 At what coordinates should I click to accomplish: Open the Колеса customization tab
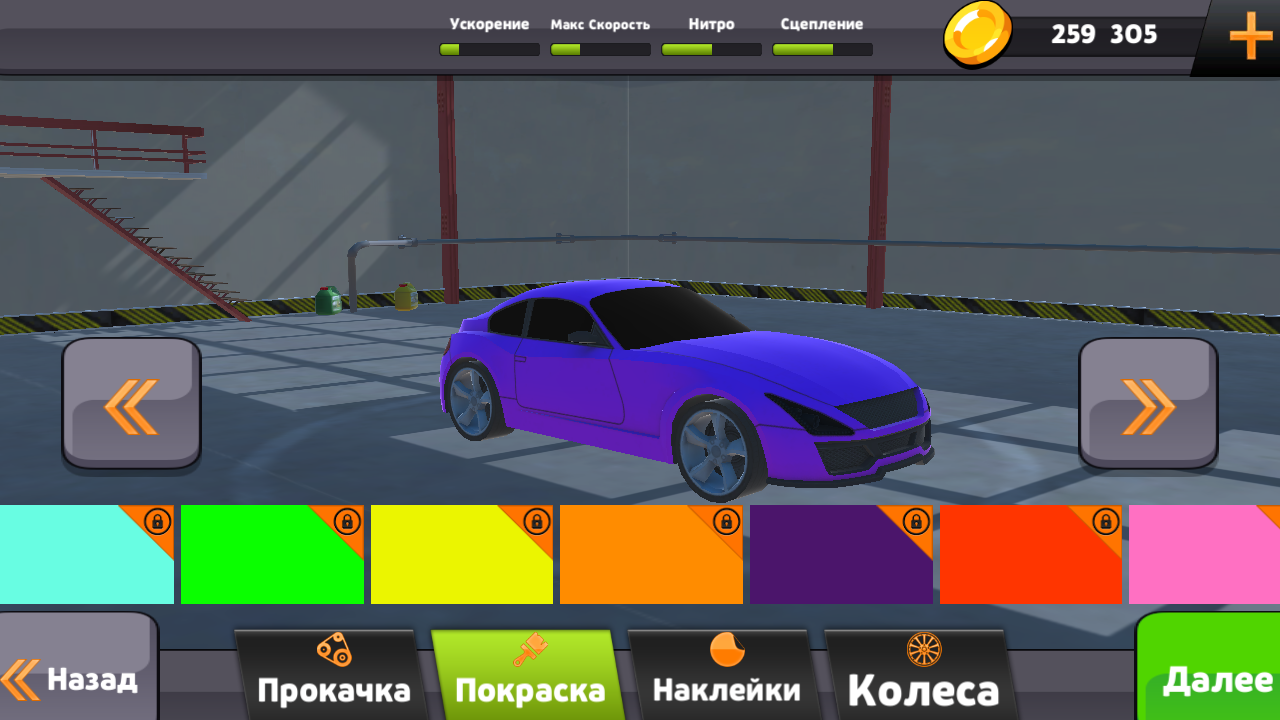point(923,687)
